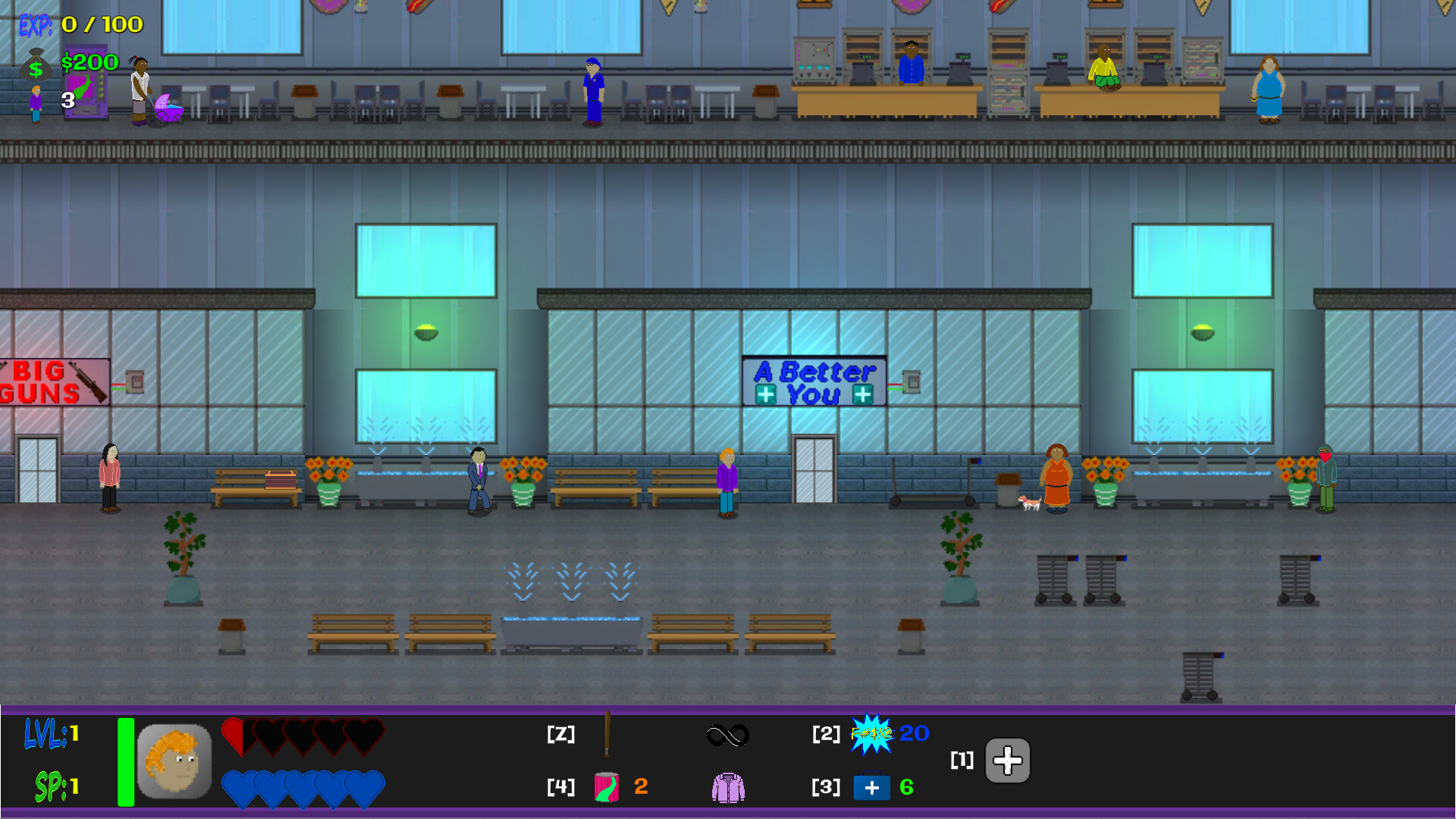This screenshot has height=819, width=1456.
Task: Use the first aid kit in slot 3
Action: [x=872, y=787]
